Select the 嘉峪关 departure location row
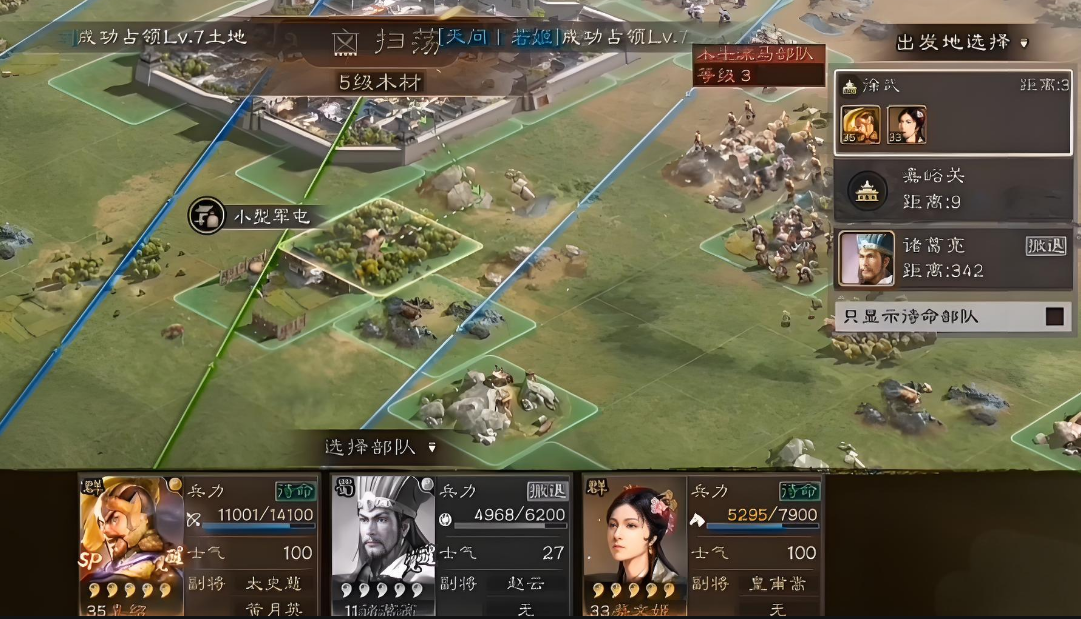Image resolution: width=1081 pixels, height=619 pixels. [x=952, y=189]
